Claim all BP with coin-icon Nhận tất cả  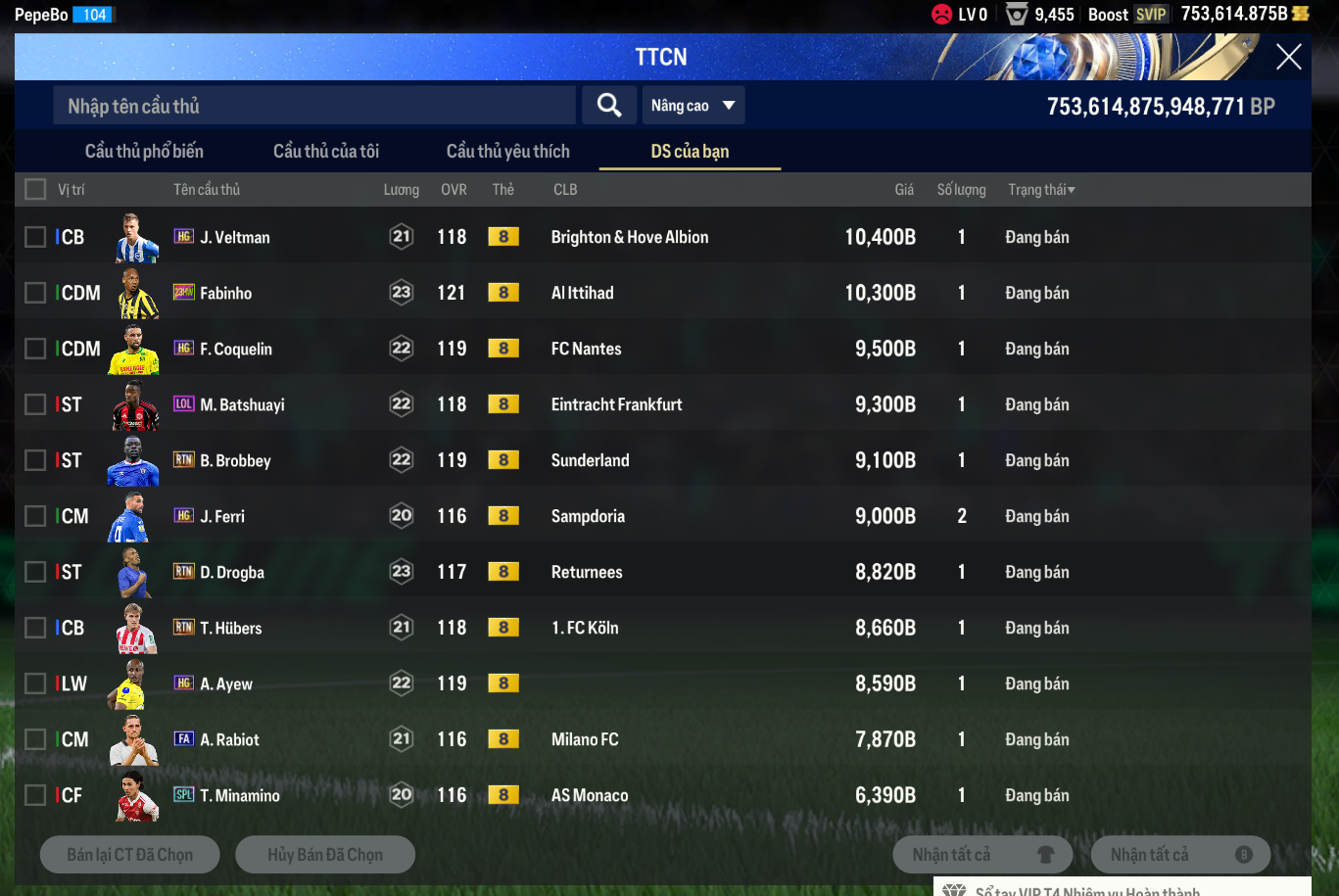pos(1180,855)
